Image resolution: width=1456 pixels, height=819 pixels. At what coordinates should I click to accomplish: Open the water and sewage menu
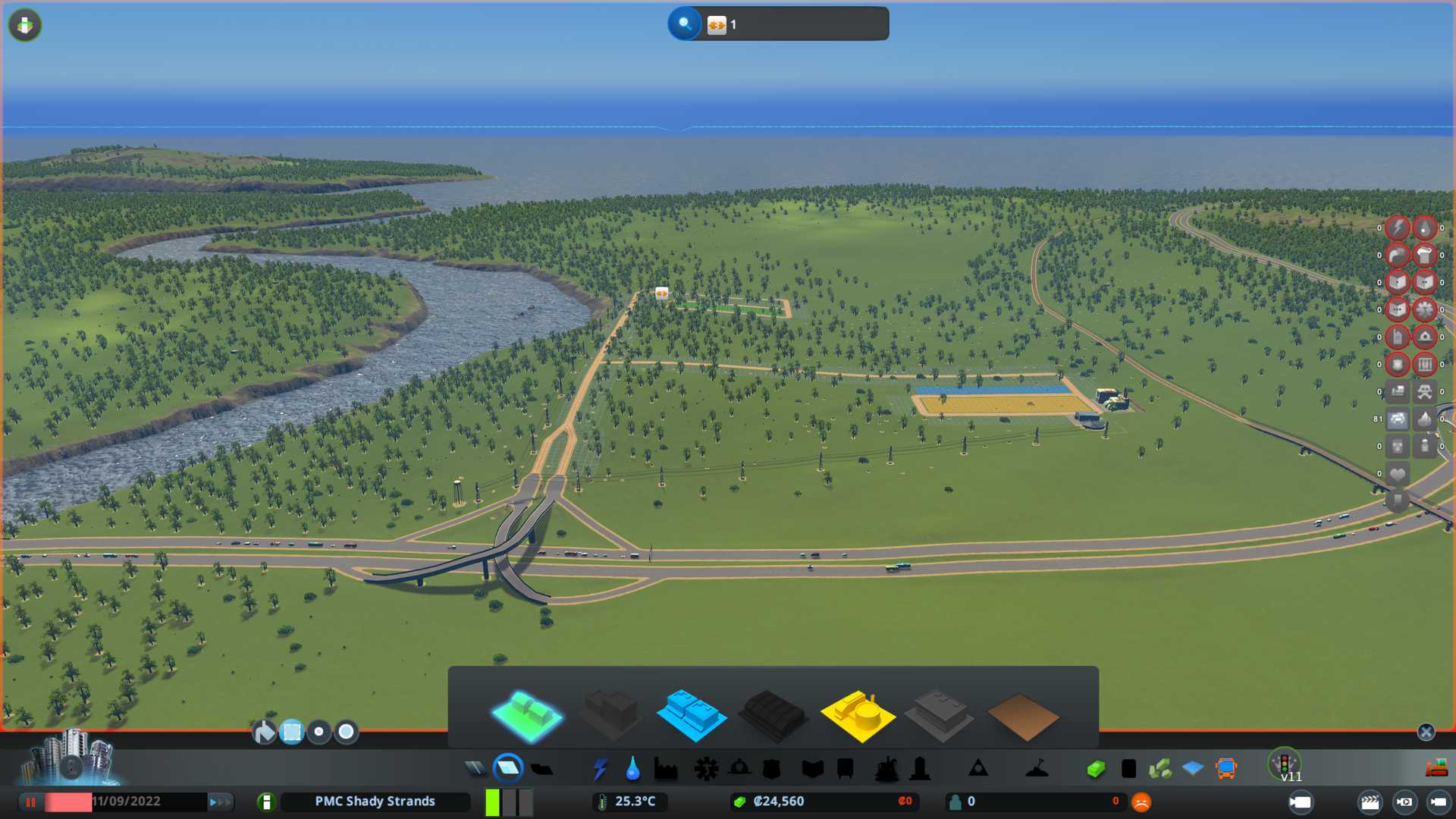tap(632, 769)
